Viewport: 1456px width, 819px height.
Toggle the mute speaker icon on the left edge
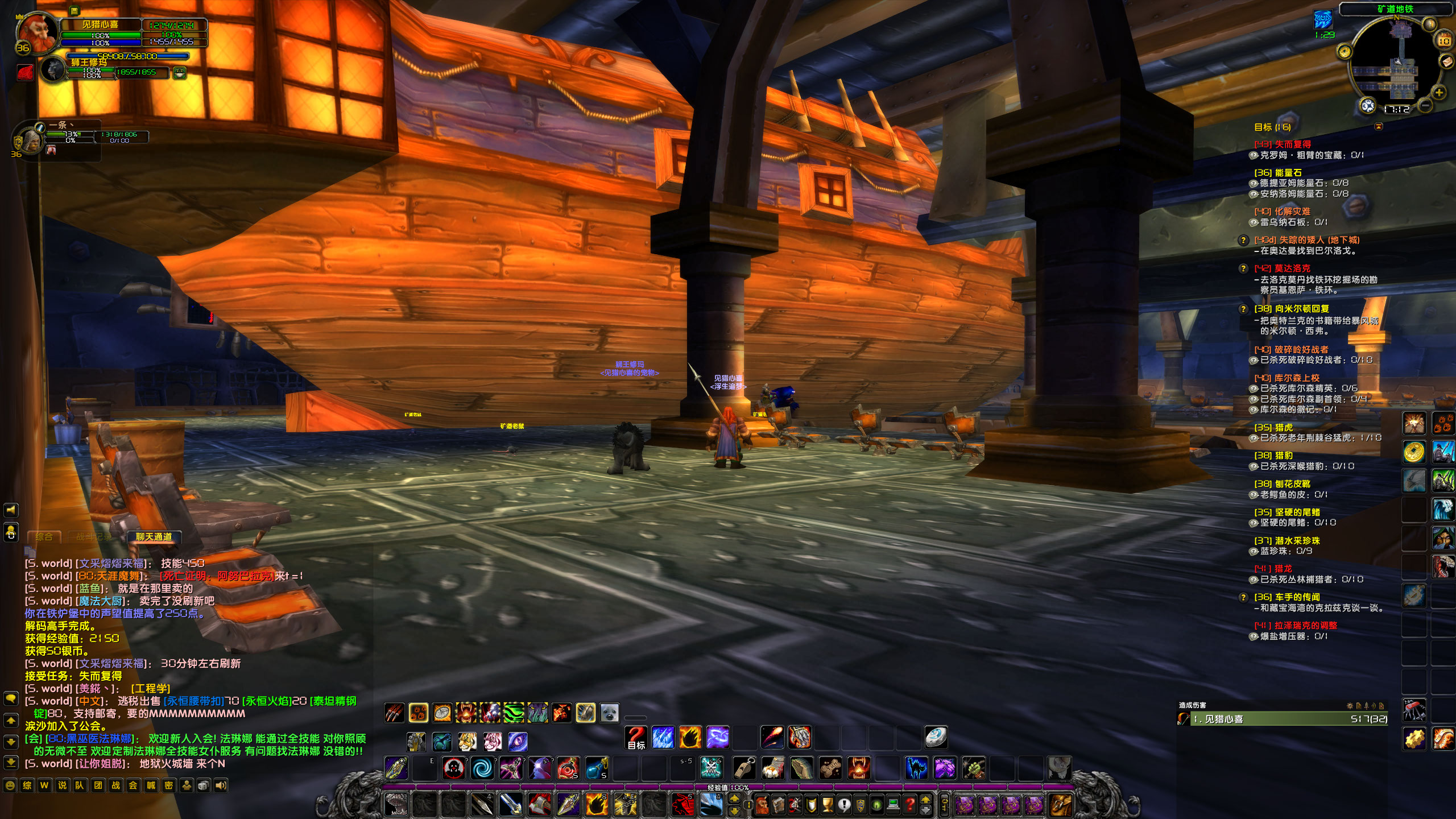(x=11, y=510)
